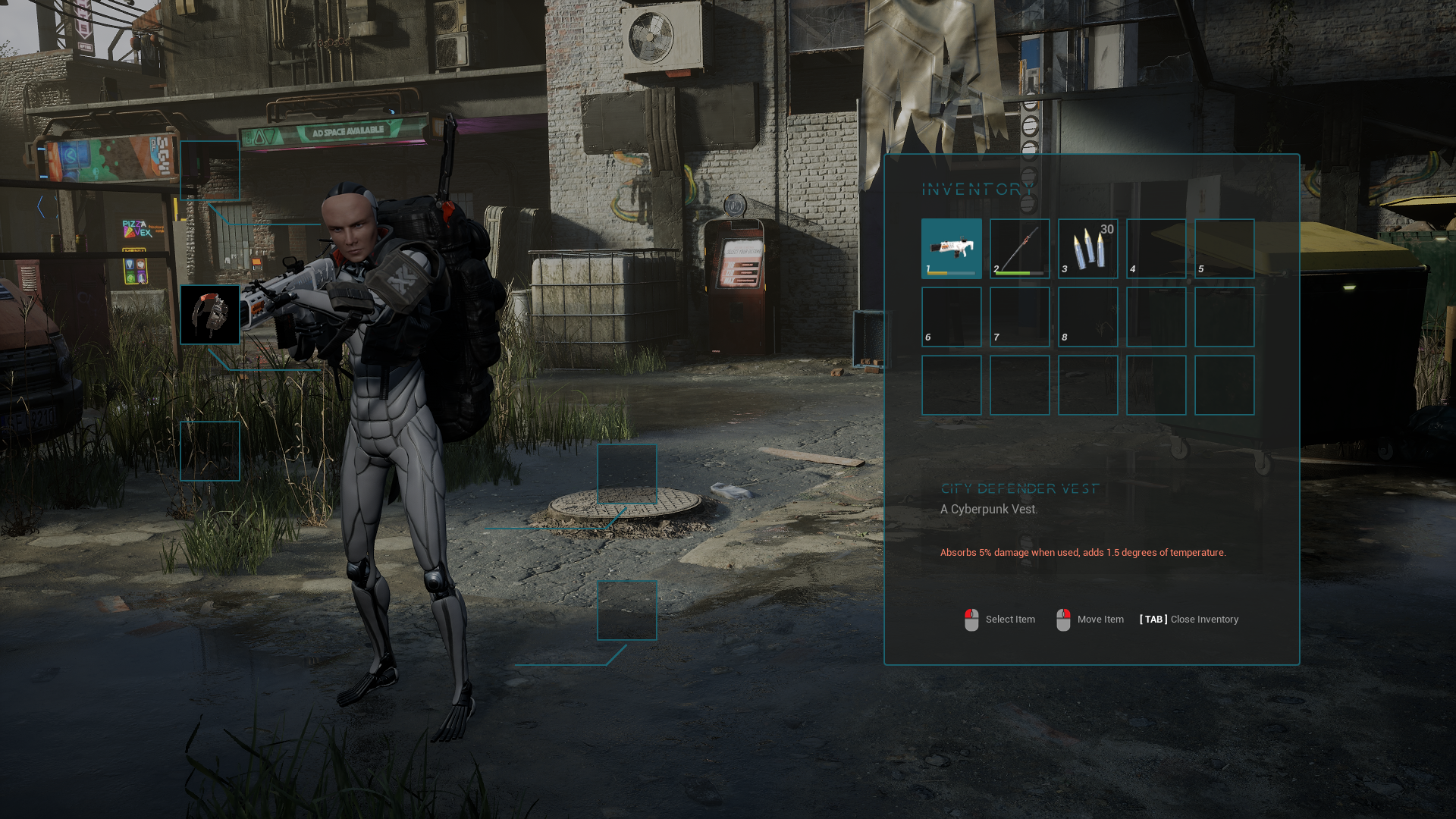
Task: Click the red damage absorption description text
Action: tap(1083, 553)
